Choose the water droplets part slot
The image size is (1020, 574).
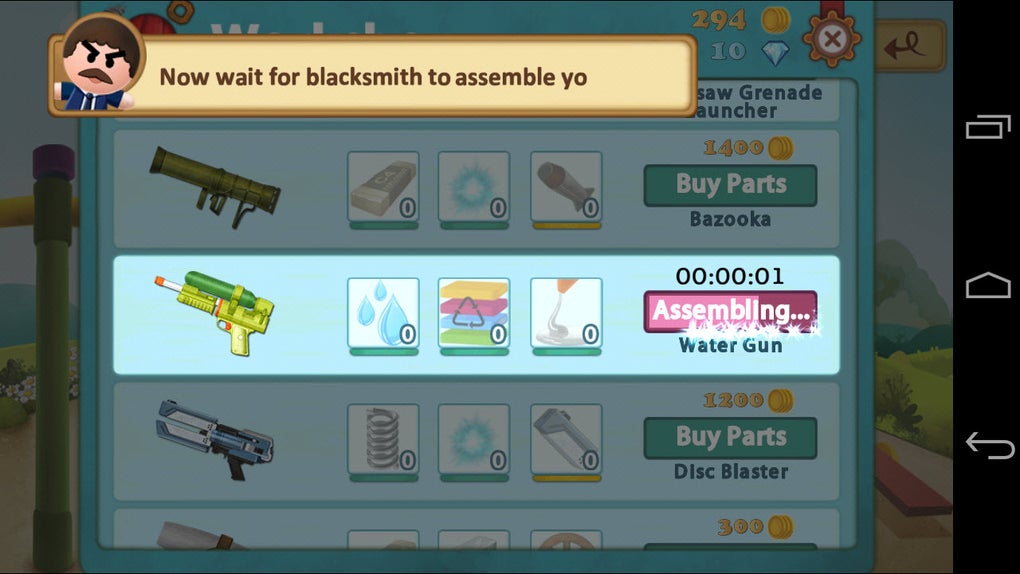(x=383, y=313)
